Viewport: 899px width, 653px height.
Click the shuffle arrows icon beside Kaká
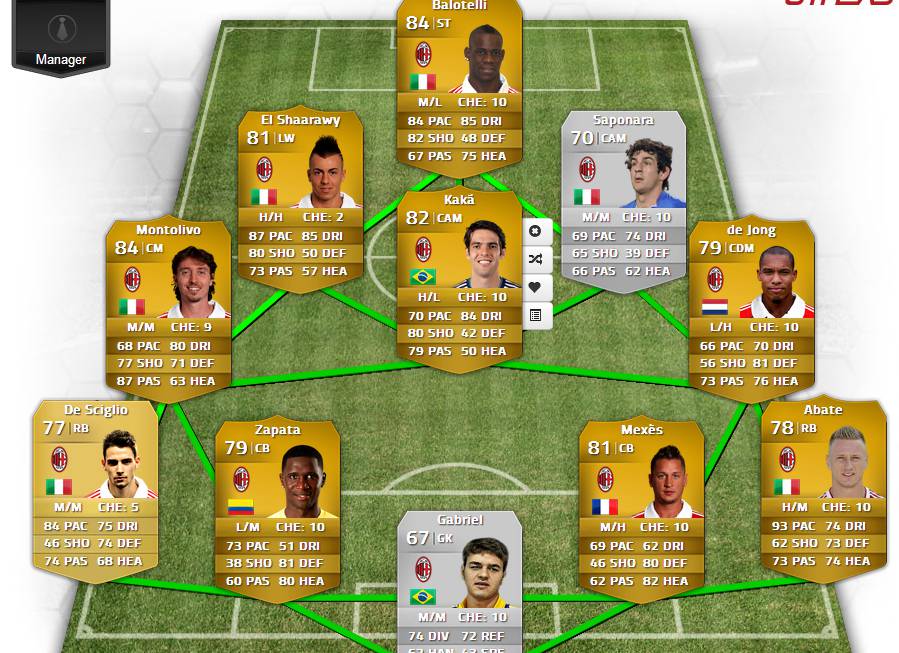click(536, 259)
